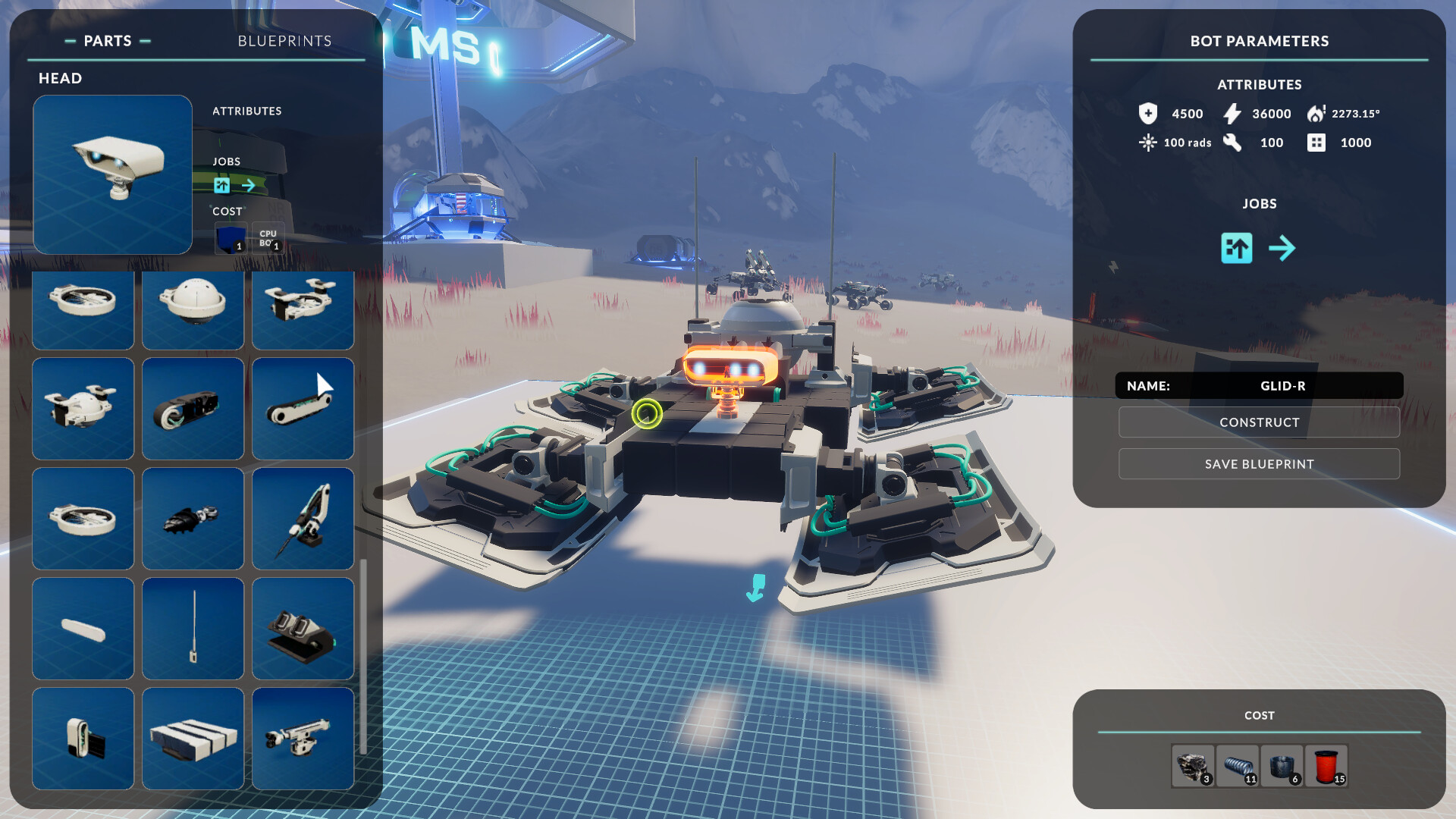Toggle the arrow movement job in BOT PARAMETERS
Viewport: 1456px width, 819px height.
tap(1283, 248)
